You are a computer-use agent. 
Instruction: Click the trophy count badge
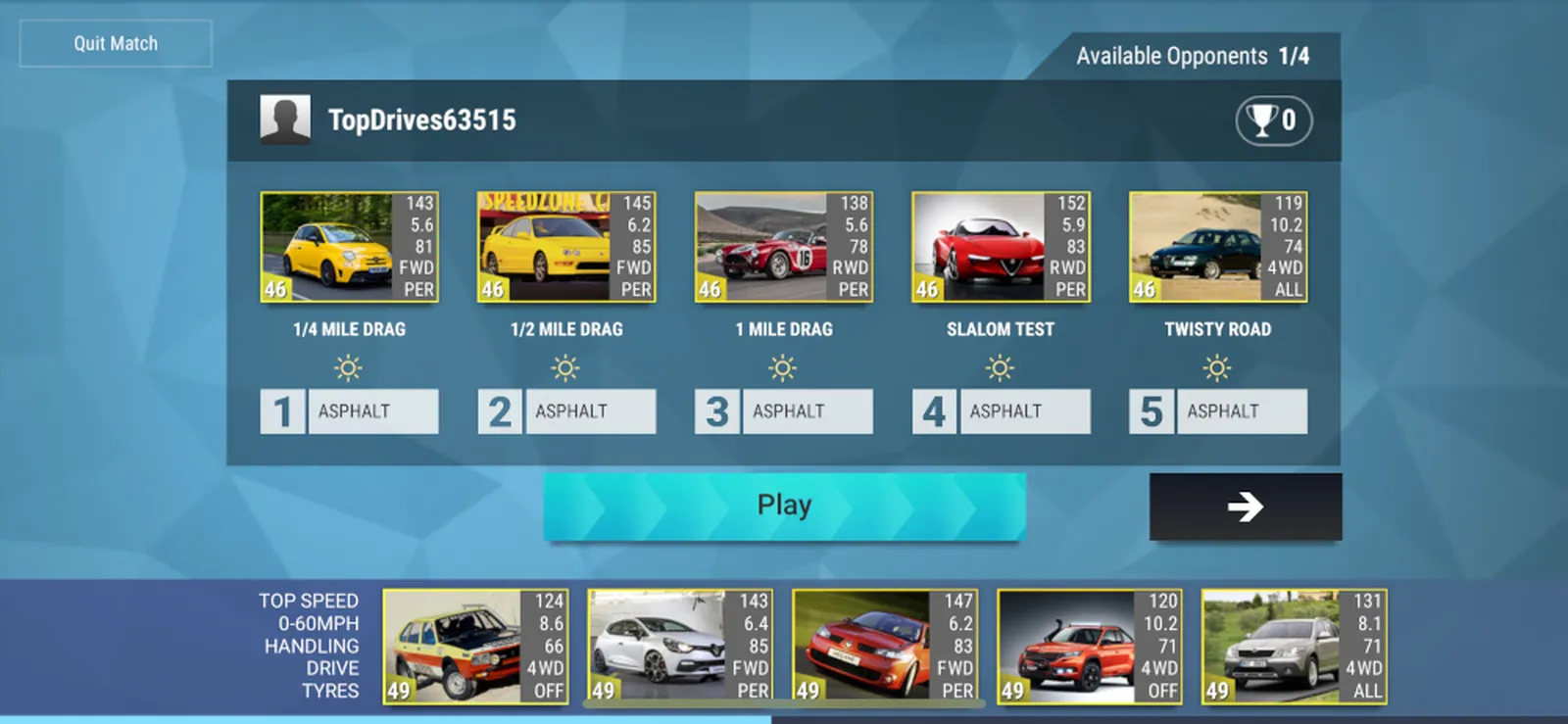click(1273, 121)
